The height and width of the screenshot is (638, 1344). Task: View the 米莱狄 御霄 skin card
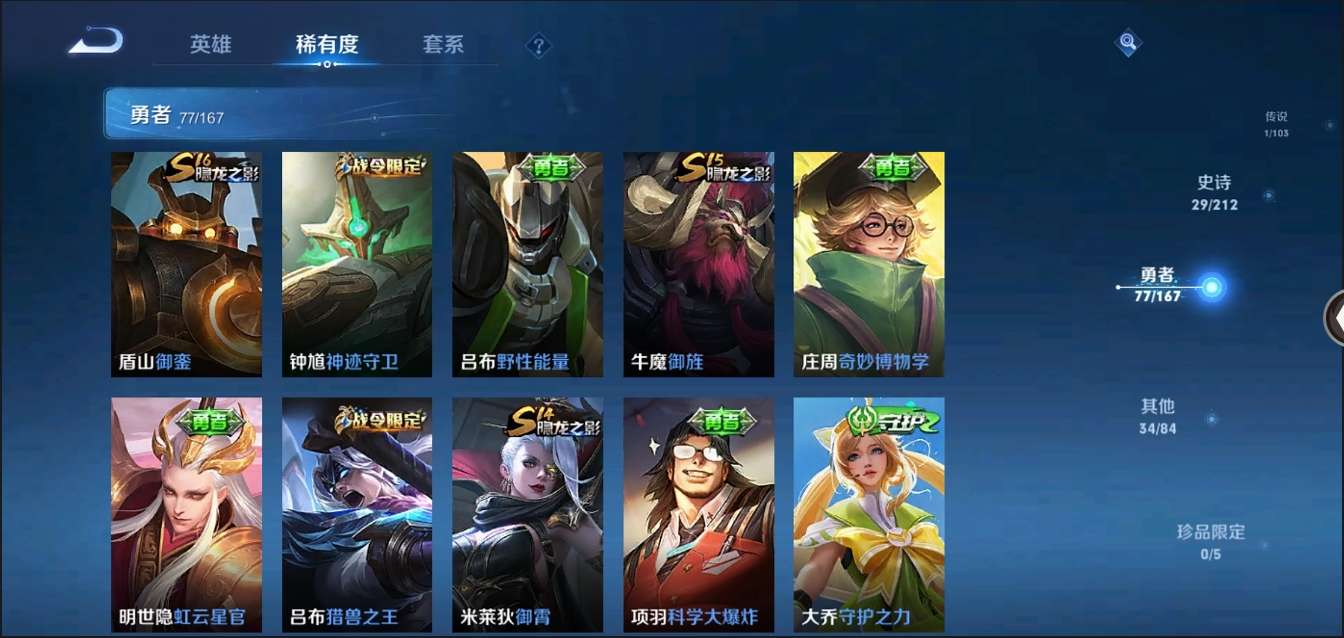[x=527, y=514]
